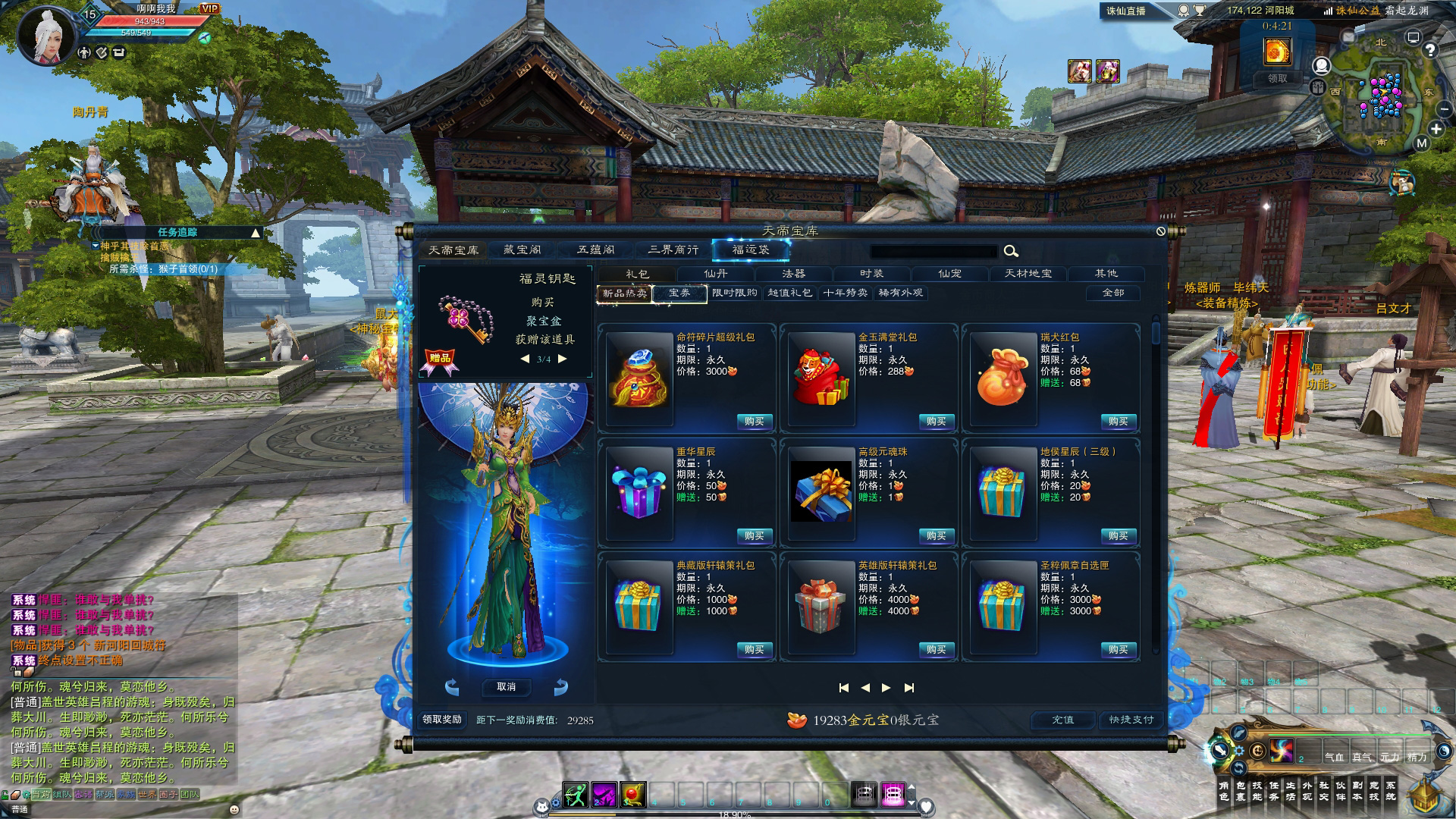The image size is (1456, 819).
Task: Buy the 高级元魂珠 item
Action: tap(936, 536)
